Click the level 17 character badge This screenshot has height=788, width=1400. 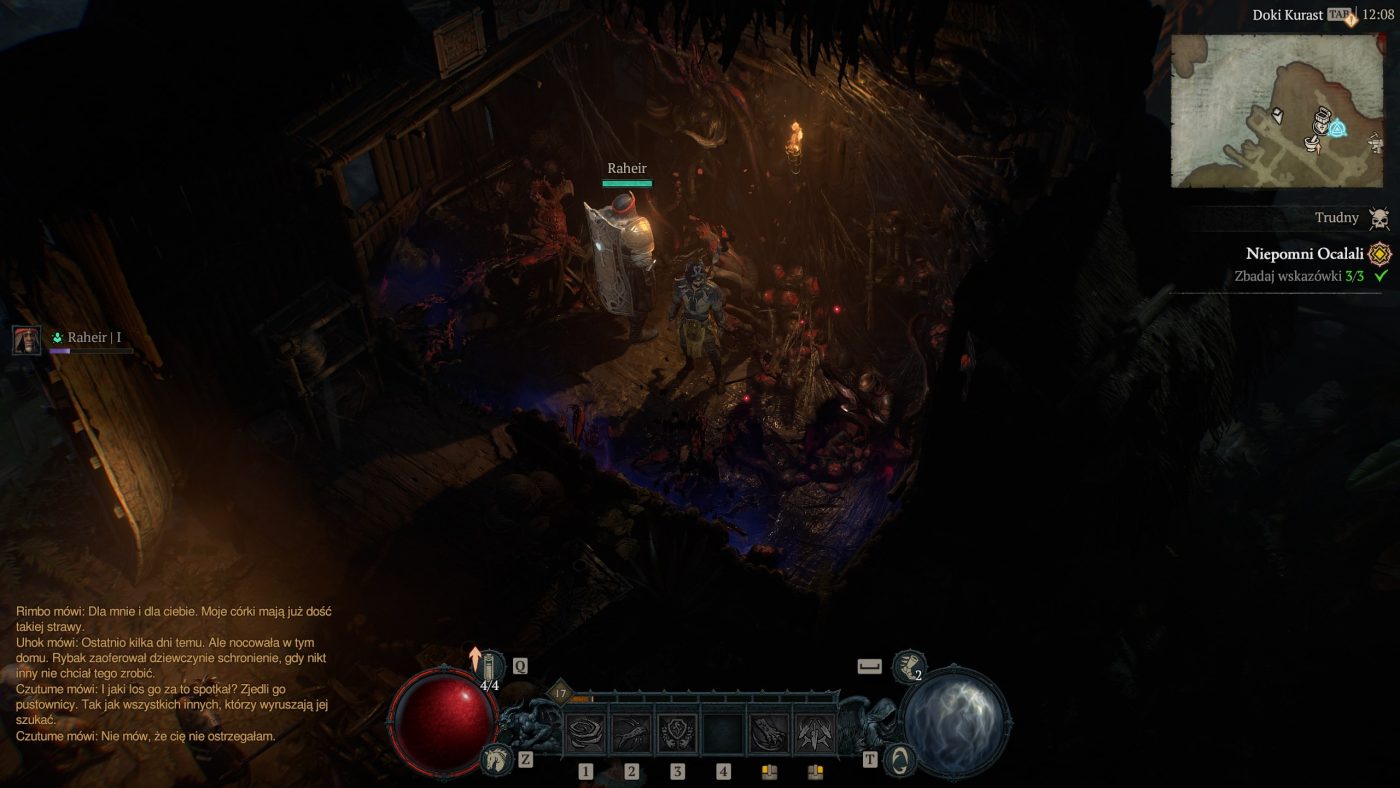(560, 693)
